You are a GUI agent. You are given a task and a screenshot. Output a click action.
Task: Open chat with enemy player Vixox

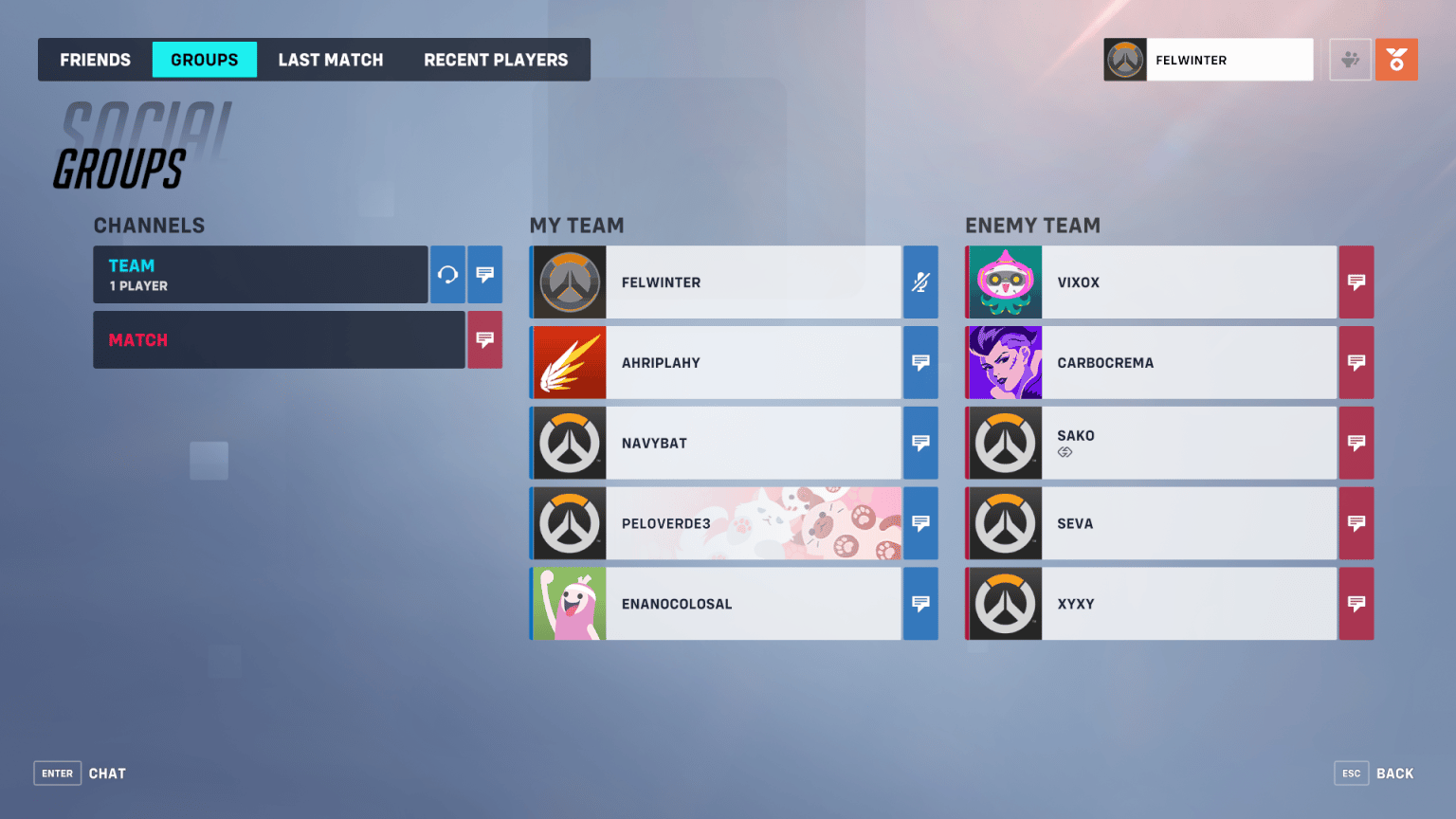(1356, 282)
